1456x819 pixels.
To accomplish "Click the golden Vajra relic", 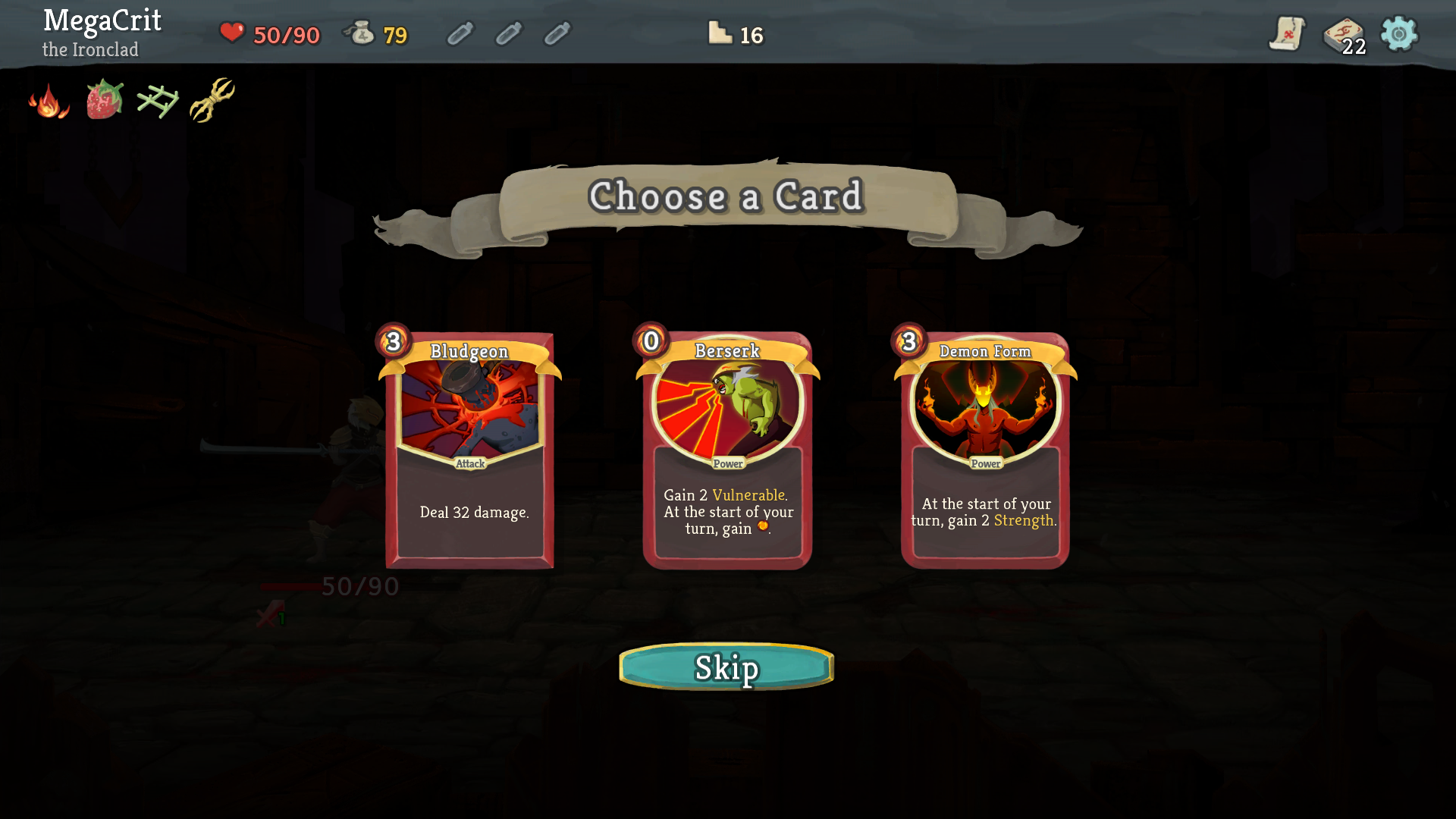I will [213, 99].
